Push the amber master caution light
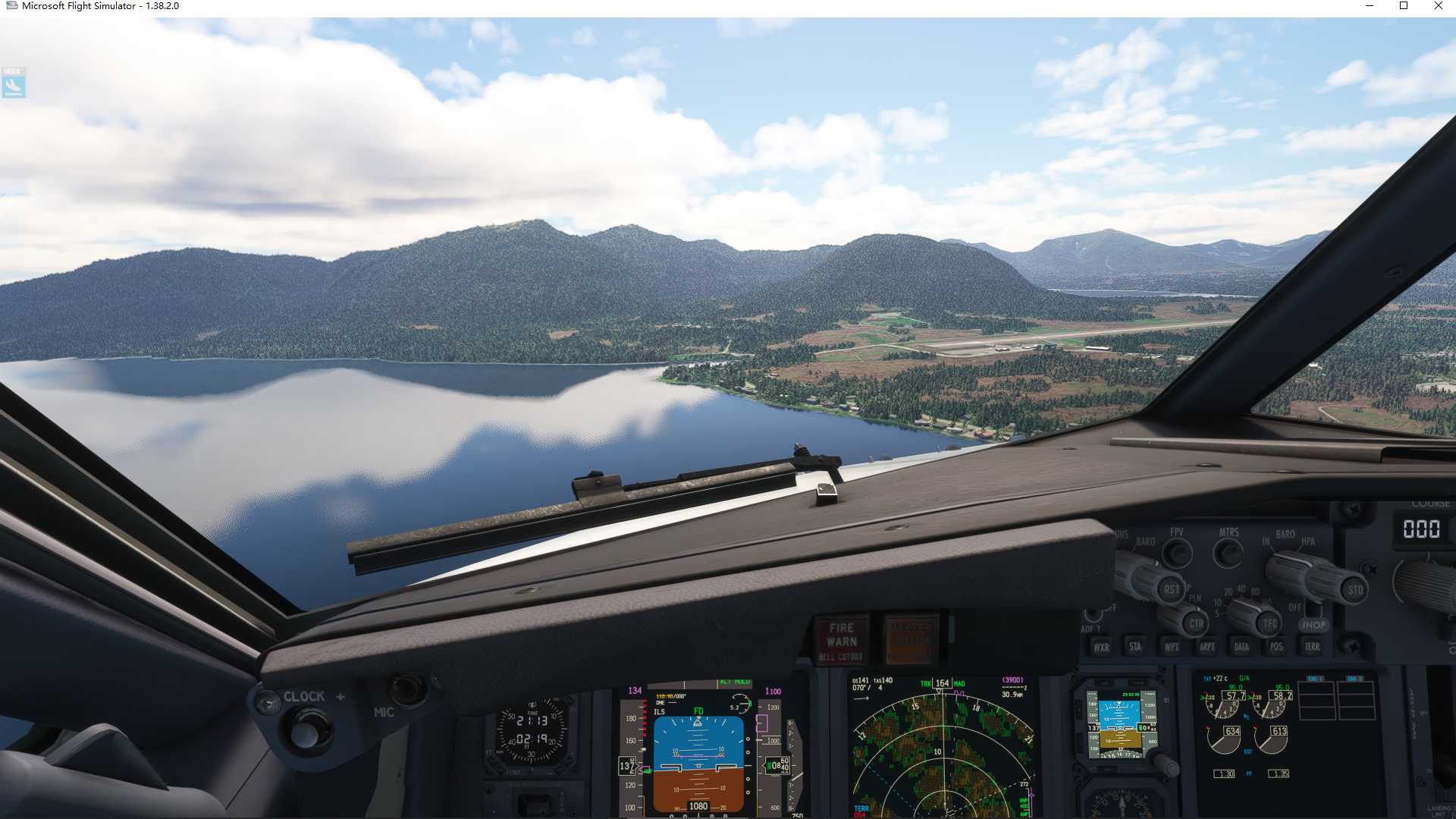The width and height of the screenshot is (1456, 819). click(911, 639)
